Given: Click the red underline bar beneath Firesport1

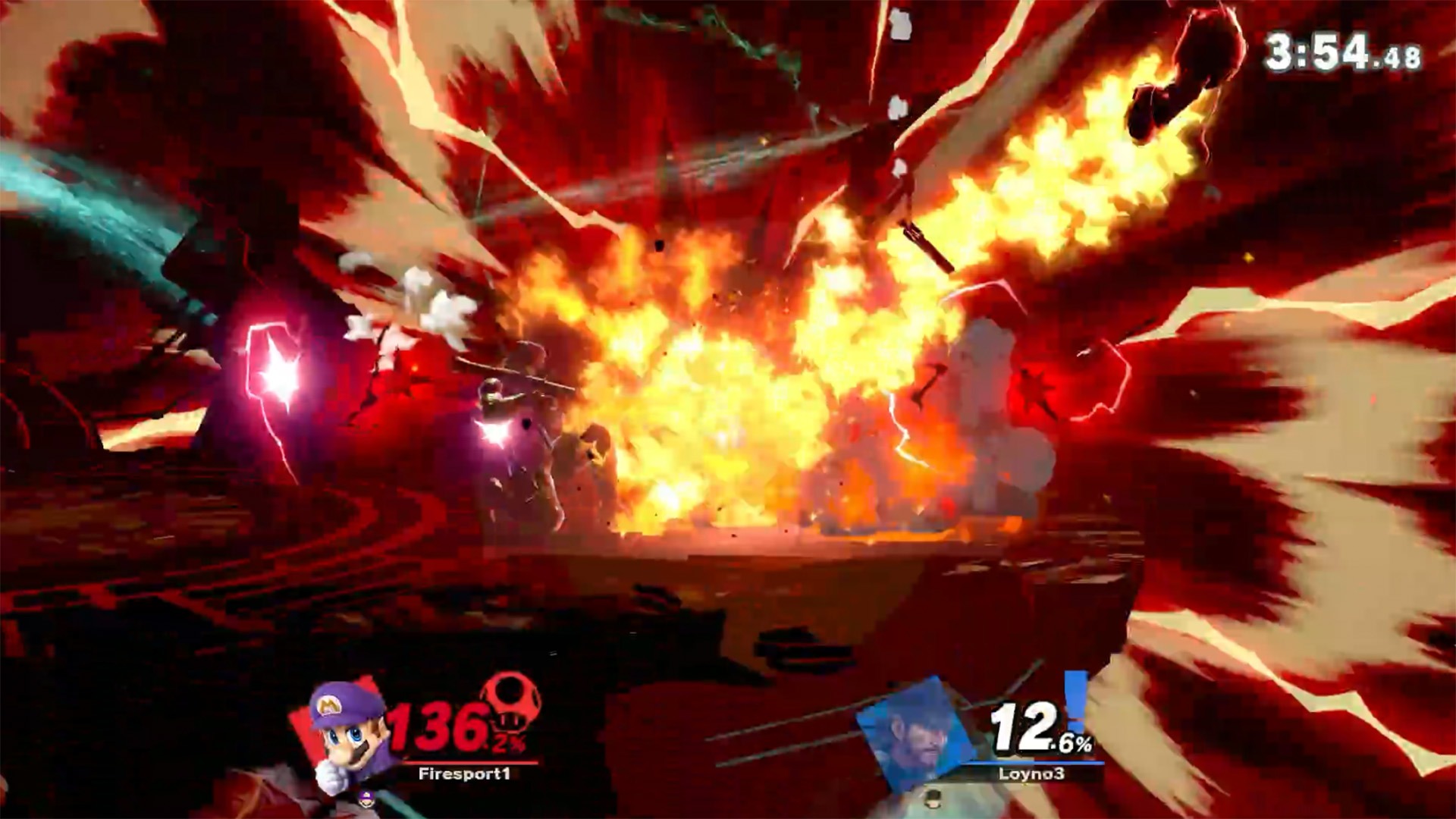Looking at the screenshot, I should [470, 762].
